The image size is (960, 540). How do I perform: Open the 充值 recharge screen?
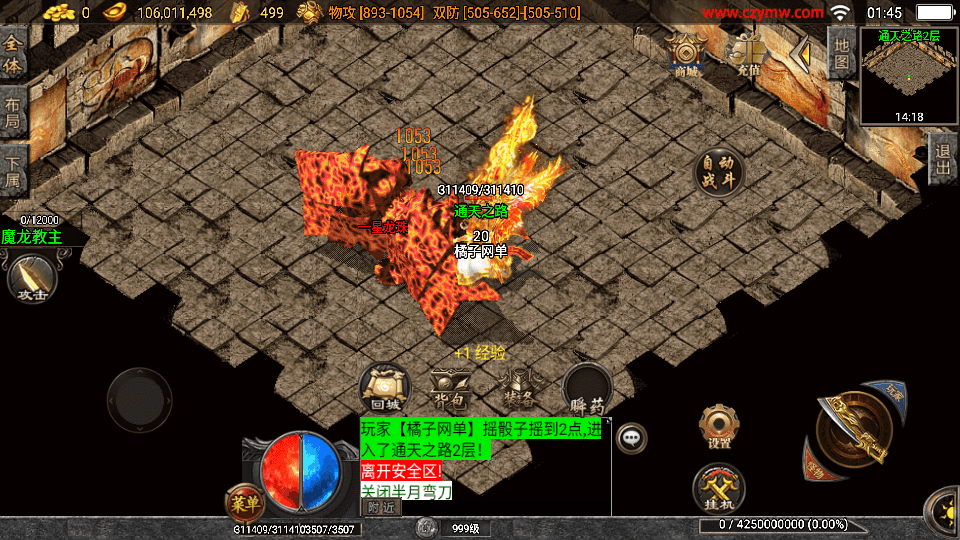coord(748,55)
